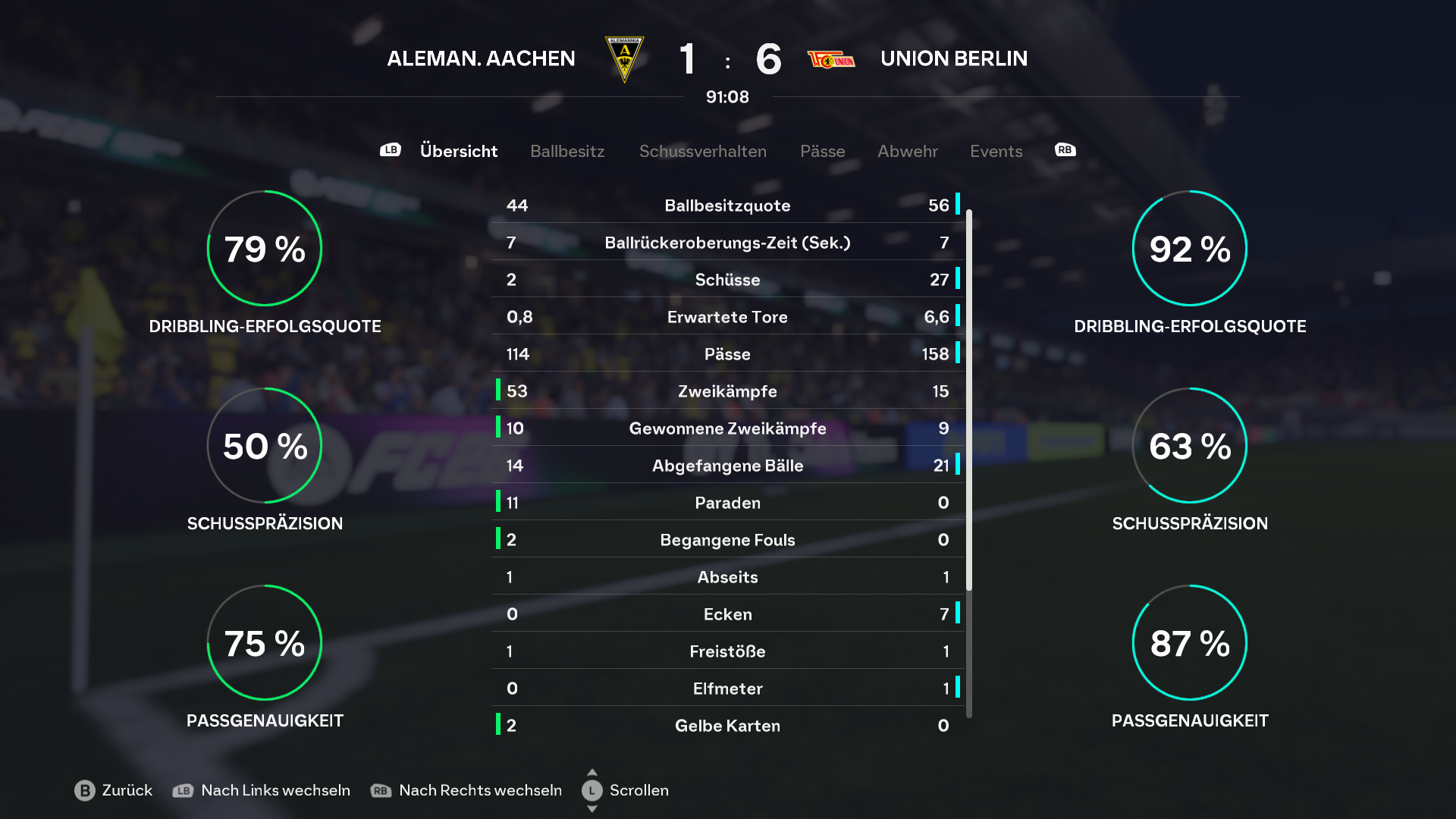Go to the Abwehr tab

pos(907,151)
